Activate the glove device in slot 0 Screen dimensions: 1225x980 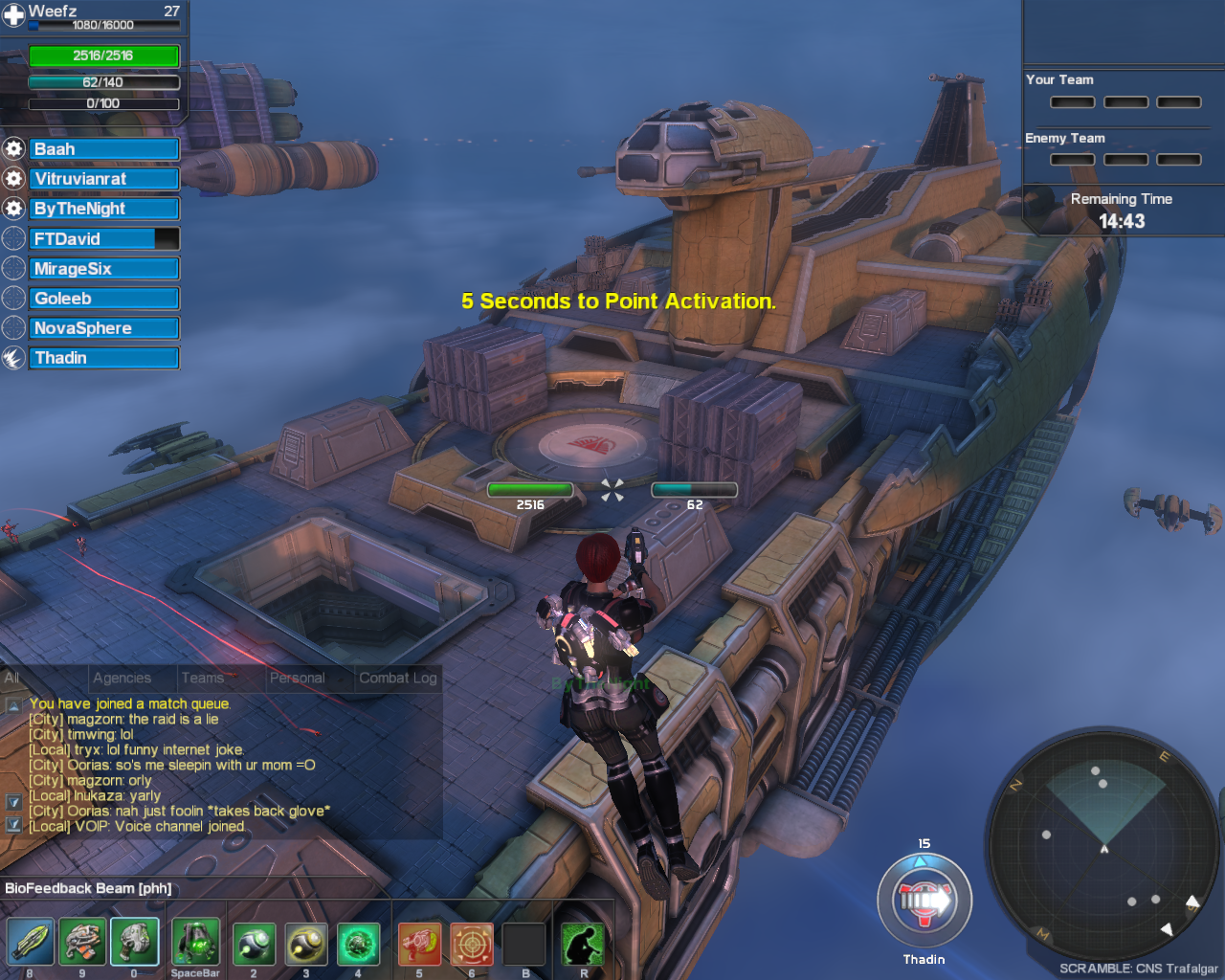coord(134,943)
